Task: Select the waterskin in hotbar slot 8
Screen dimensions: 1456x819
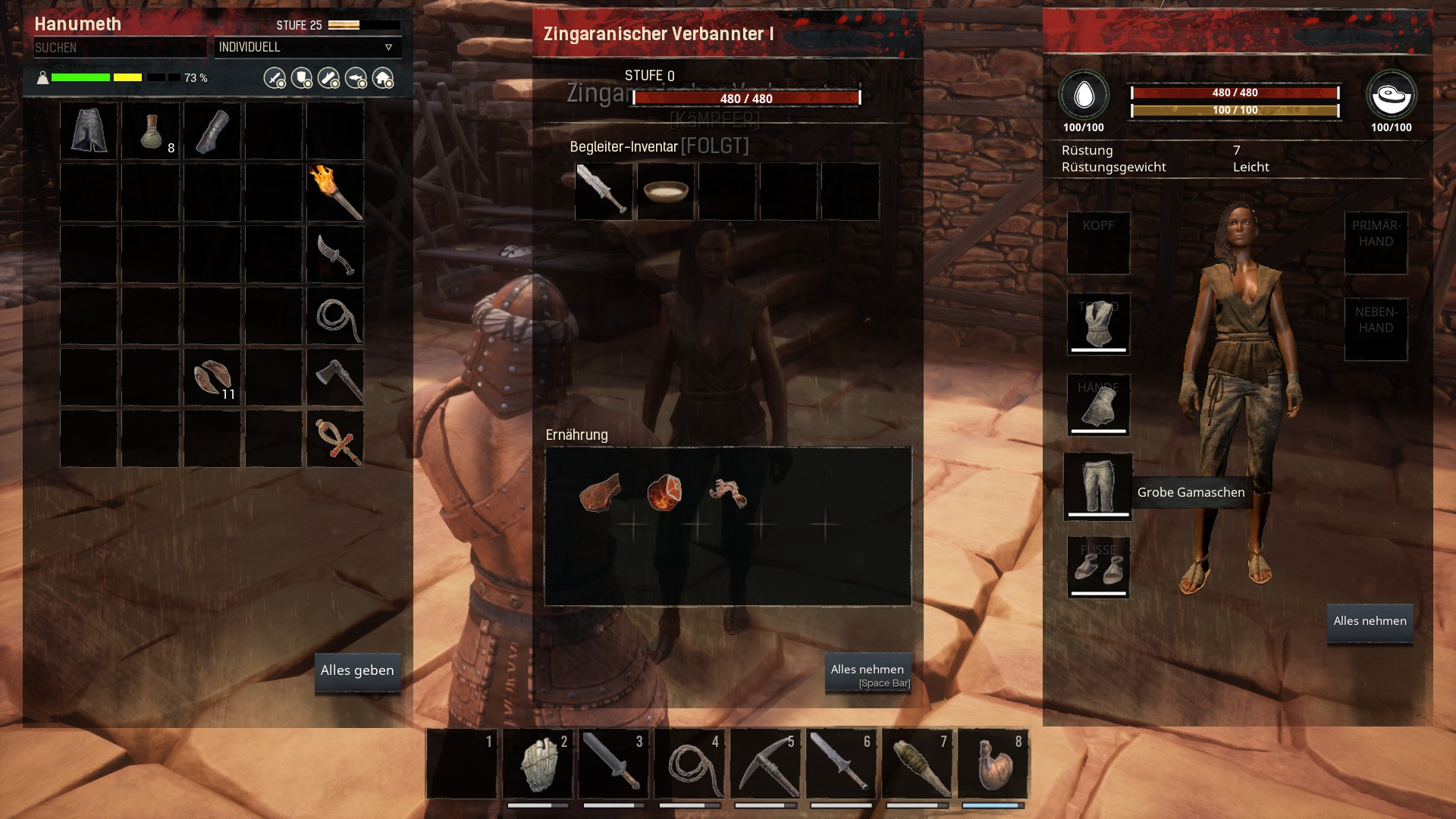Action: (993, 764)
